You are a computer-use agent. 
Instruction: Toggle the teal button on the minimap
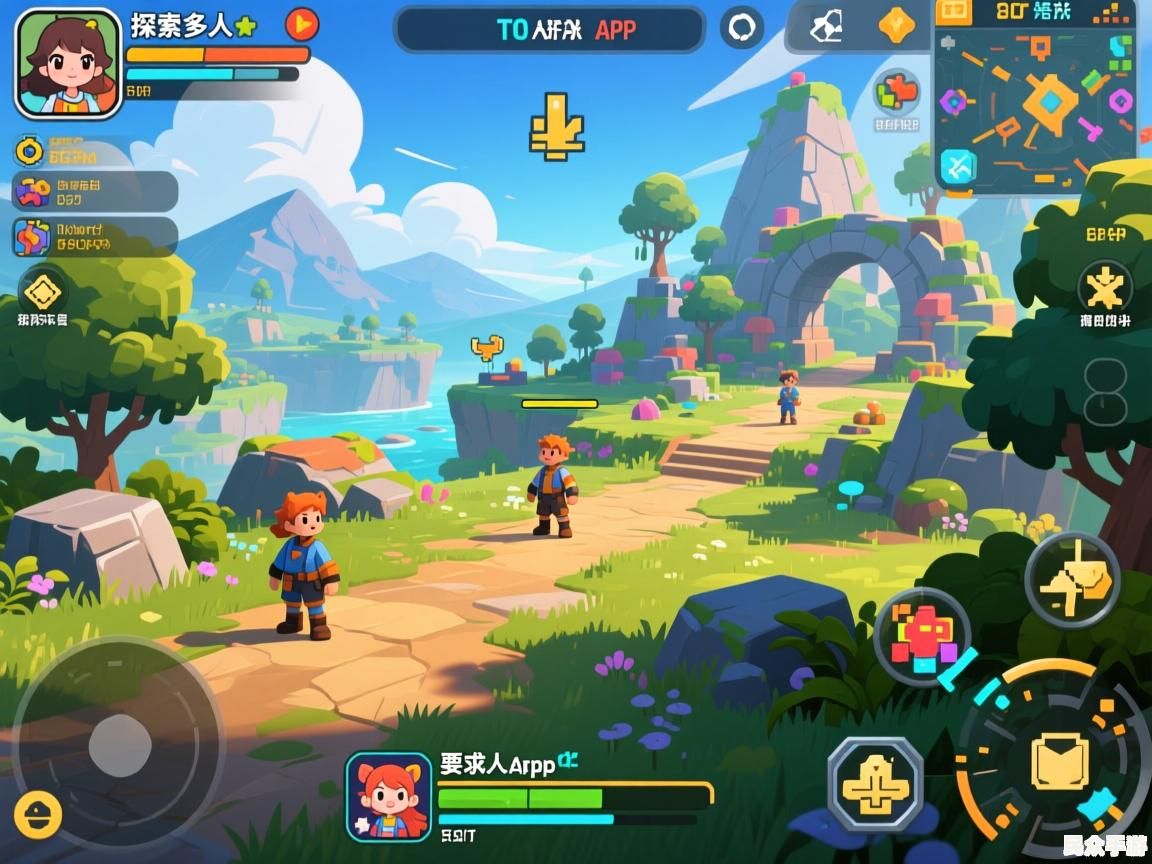coord(958,166)
